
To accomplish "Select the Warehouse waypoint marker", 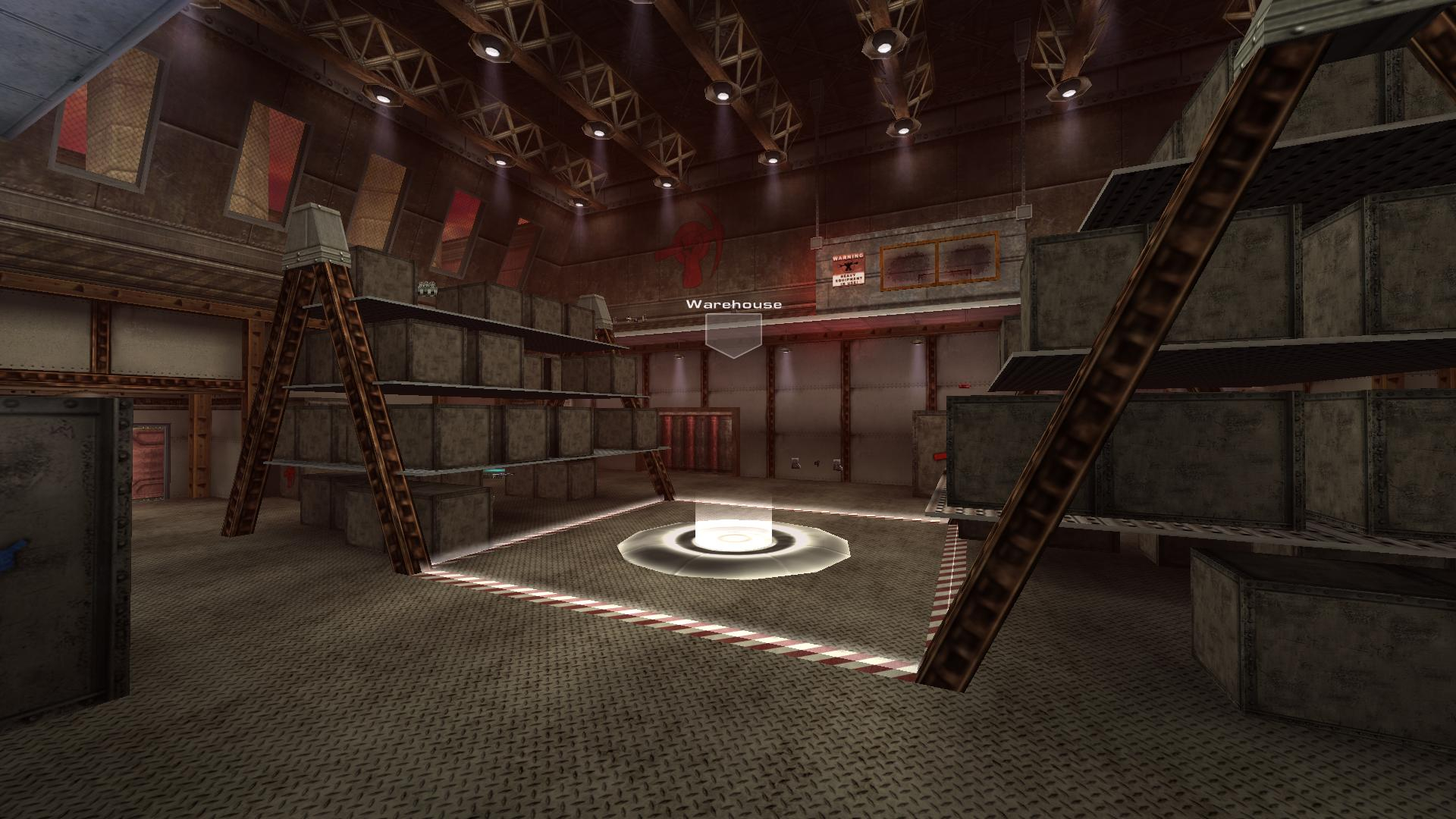I will point(733,334).
